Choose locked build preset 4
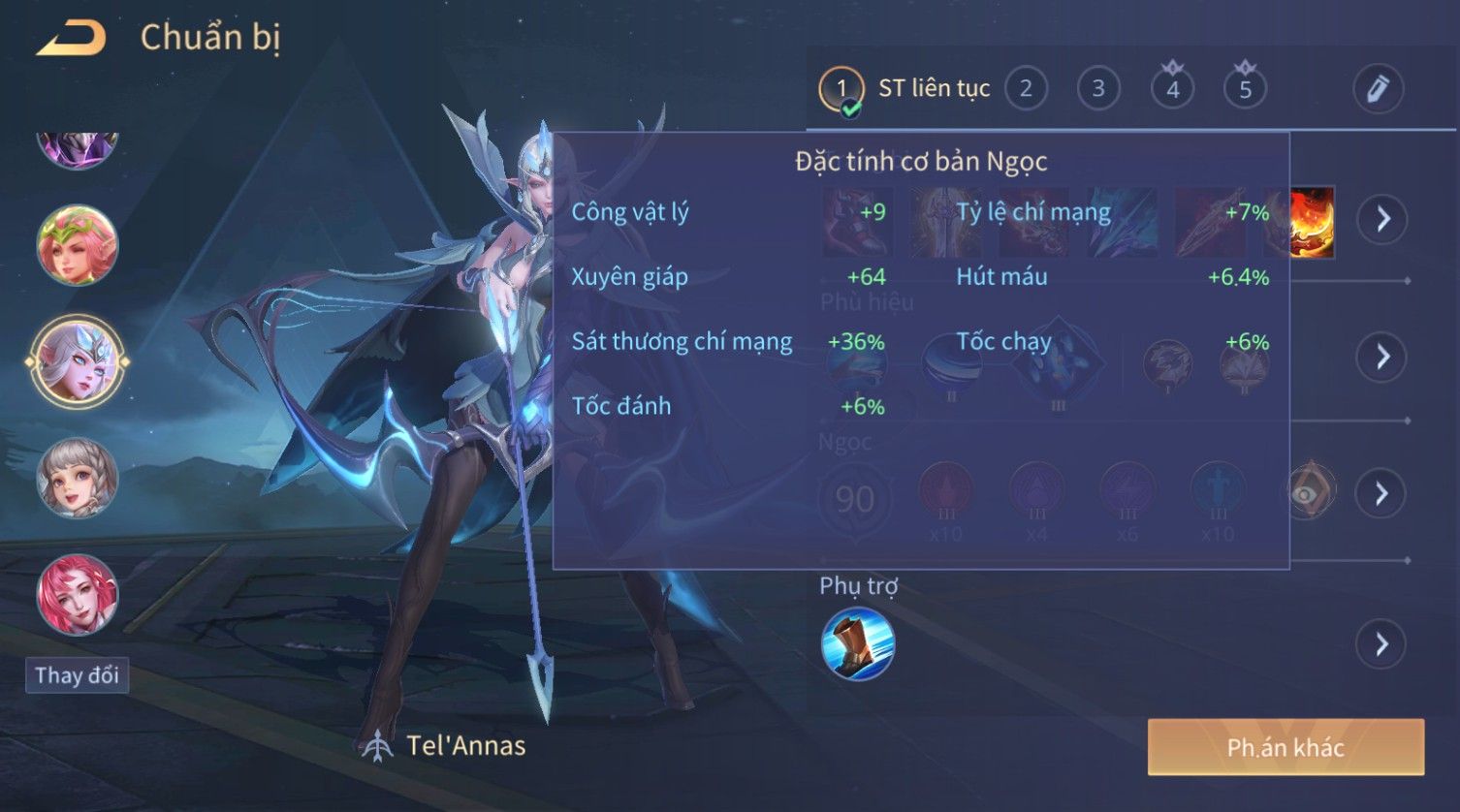The height and width of the screenshot is (812, 1460). coord(1172,89)
